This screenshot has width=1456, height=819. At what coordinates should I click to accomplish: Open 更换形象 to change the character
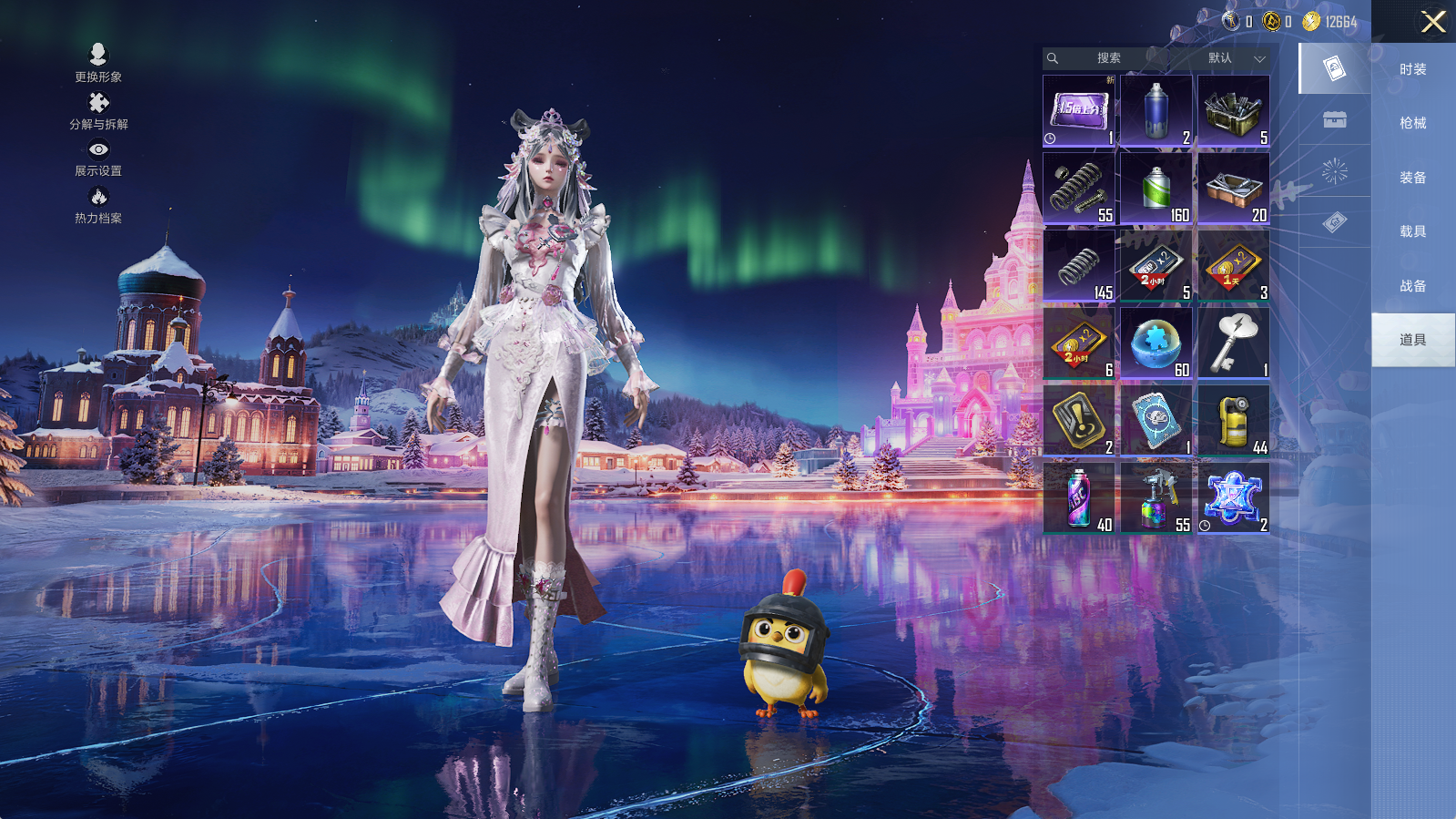point(98,62)
